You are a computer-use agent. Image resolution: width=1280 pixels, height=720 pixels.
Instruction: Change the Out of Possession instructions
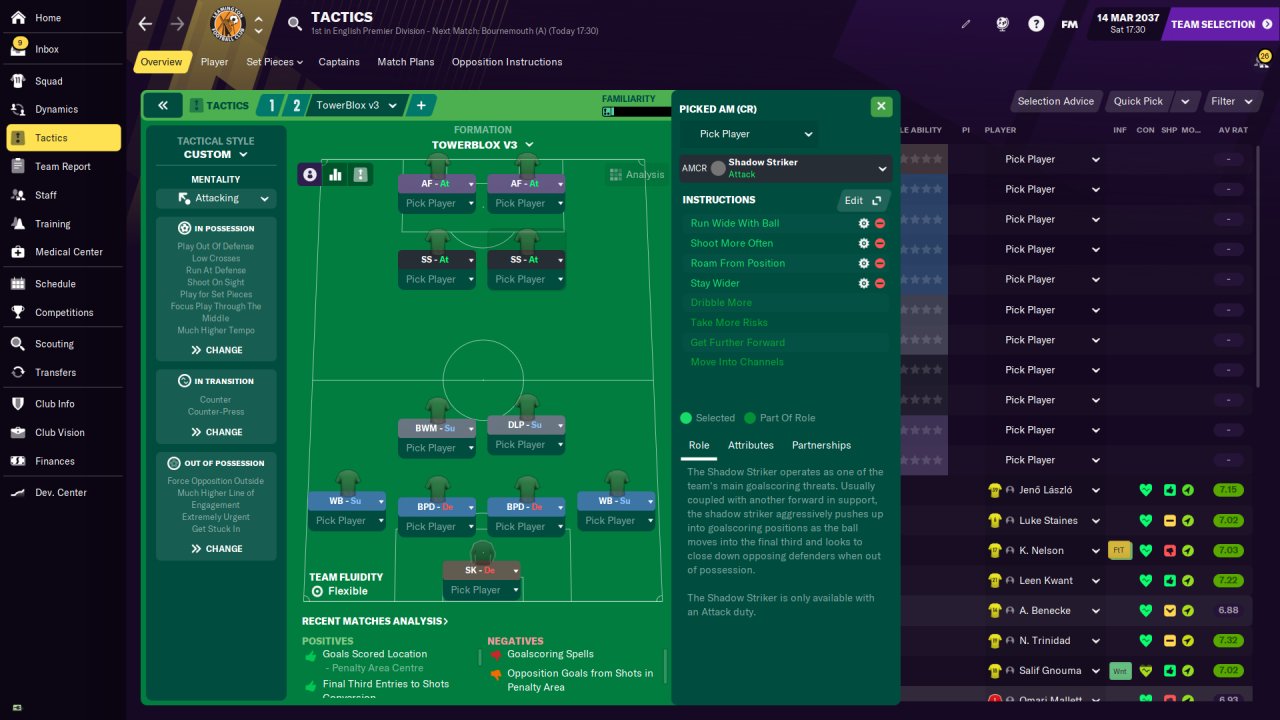pyautogui.click(x=216, y=548)
